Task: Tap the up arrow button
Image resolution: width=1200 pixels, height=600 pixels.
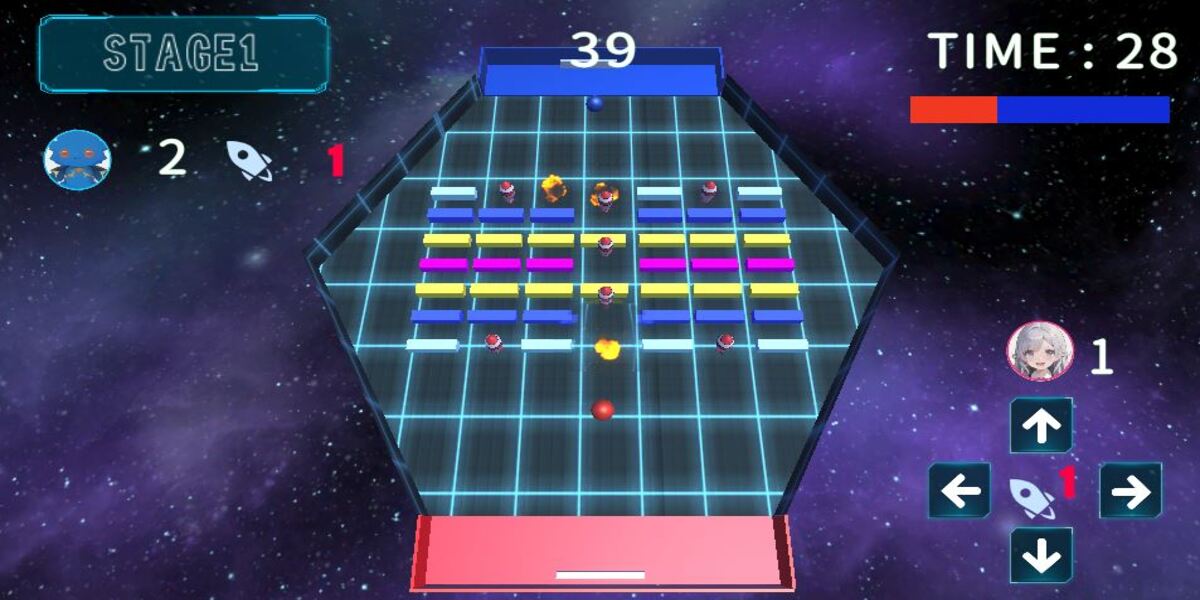Action: (x=1041, y=426)
